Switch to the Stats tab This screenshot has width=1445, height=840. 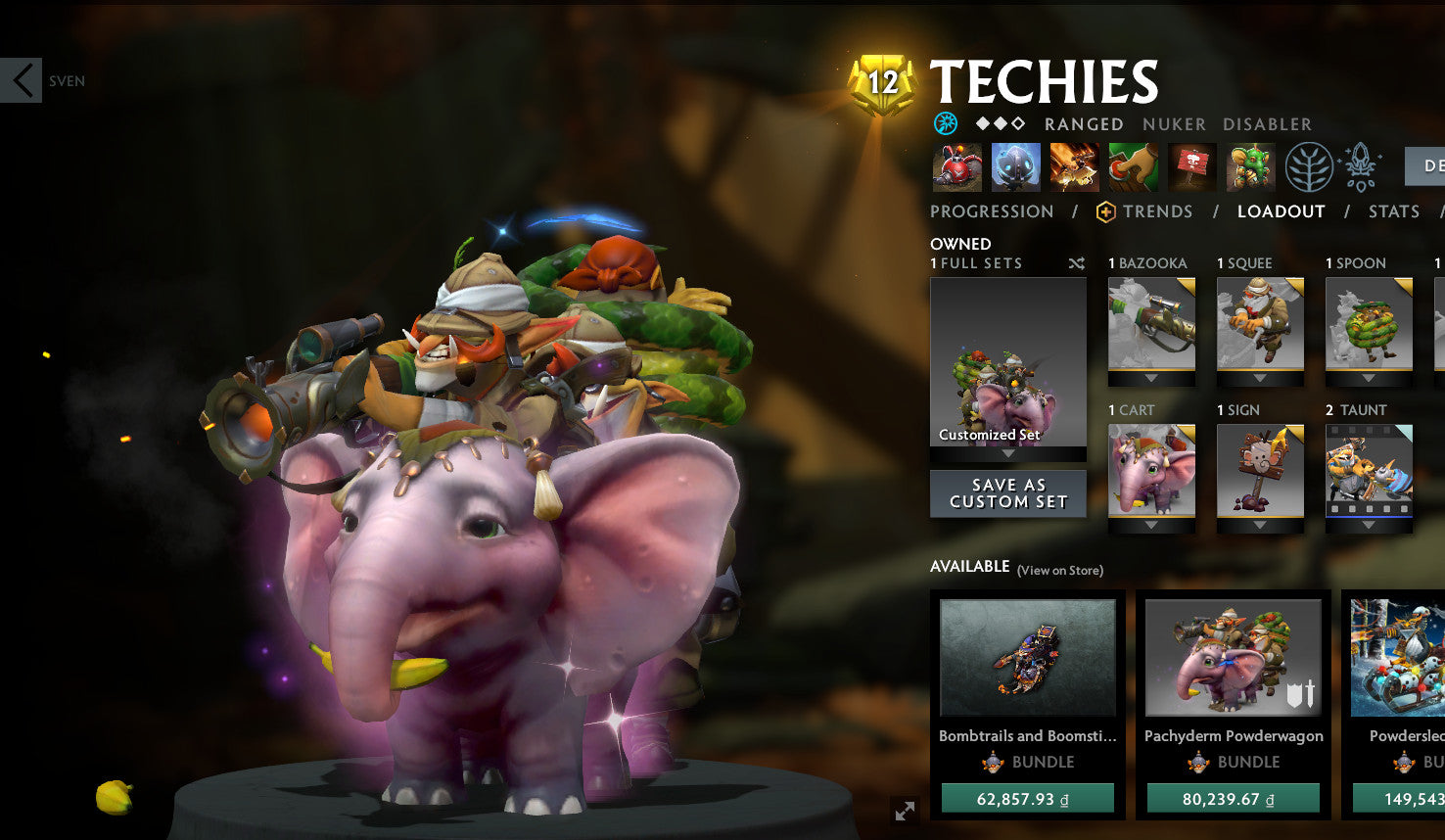pyautogui.click(x=1393, y=211)
